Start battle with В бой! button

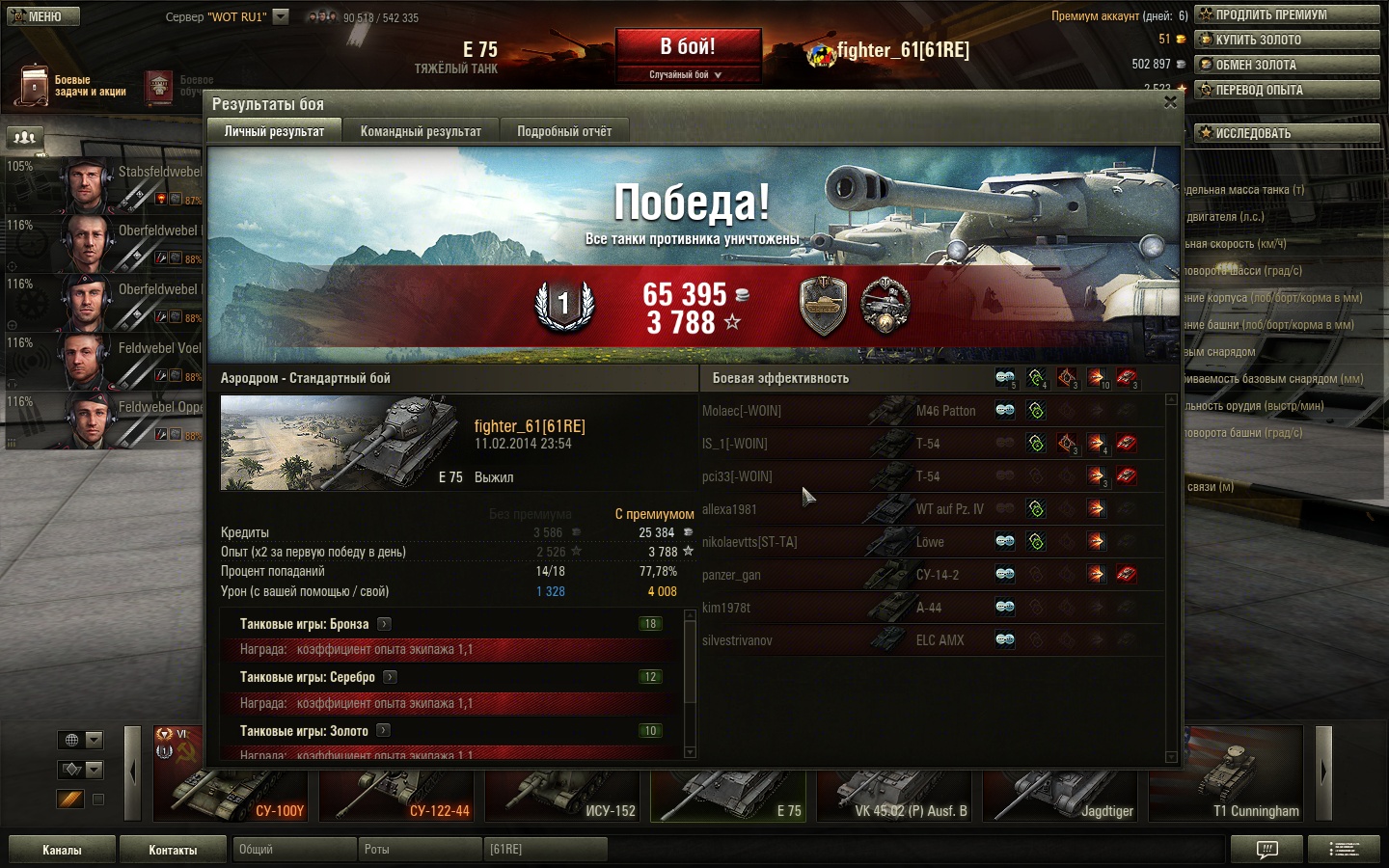pos(688,47)
